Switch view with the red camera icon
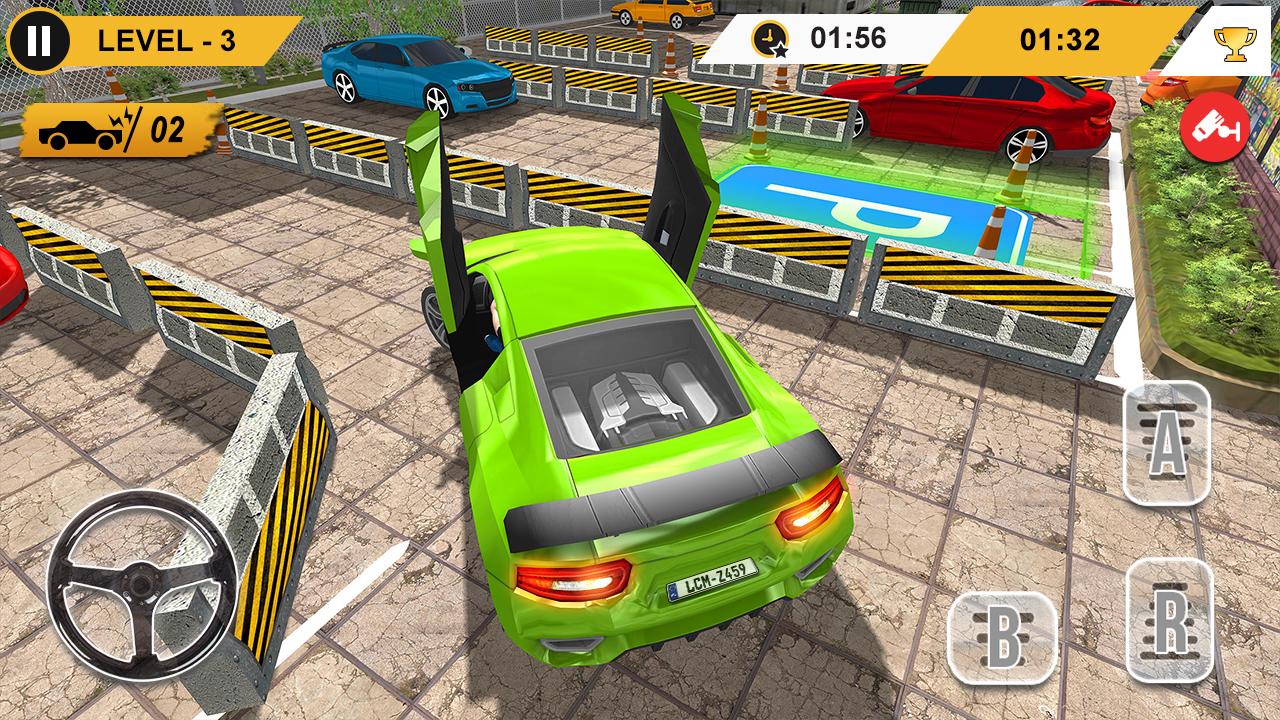 [x=1215, y=131]
